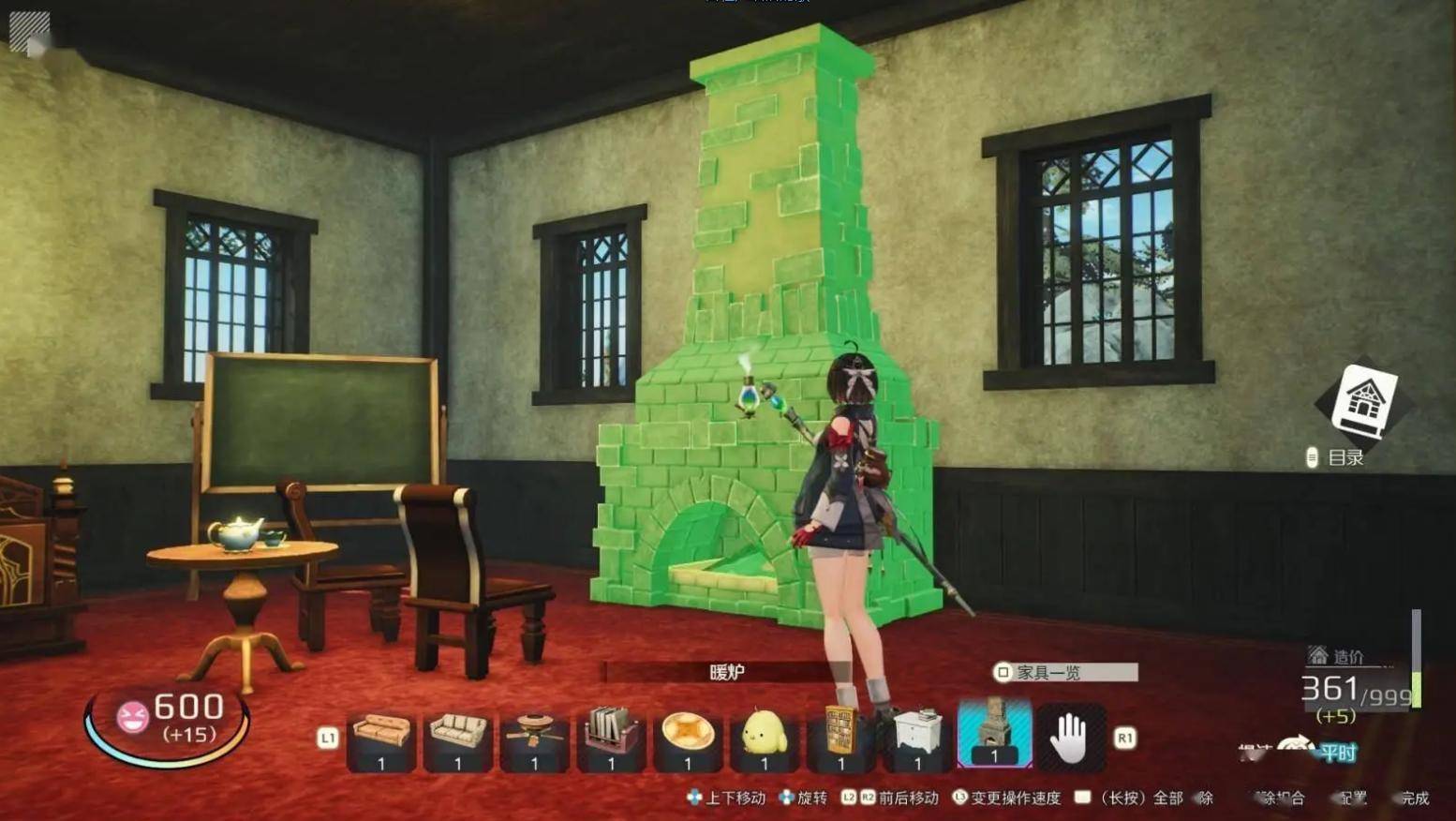The width and height of the screenshot is (1456, 821).
Task: Select the round golden rug slot
Action: (x=688, y=738)
